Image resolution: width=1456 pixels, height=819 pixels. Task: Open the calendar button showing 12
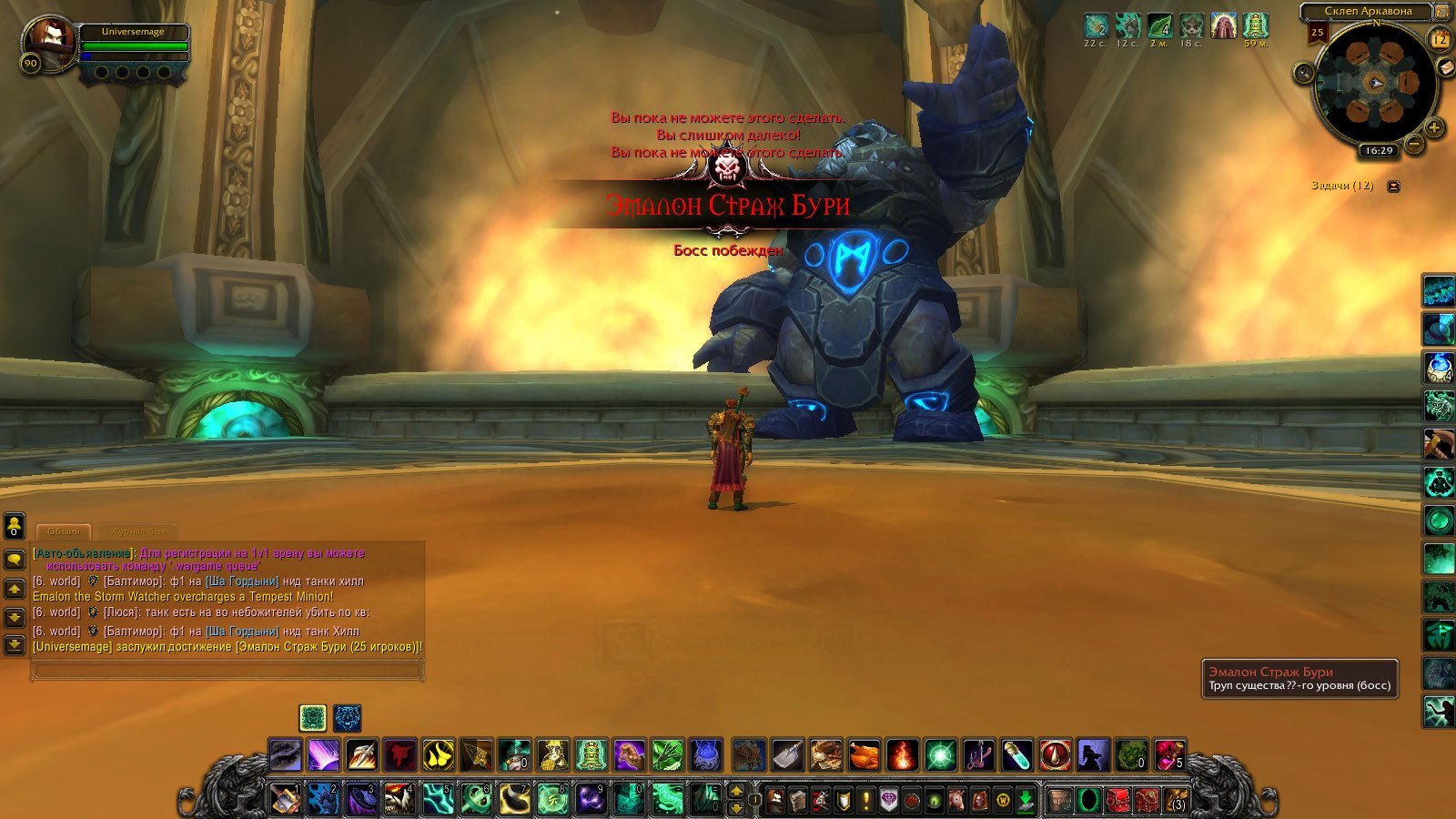point(1440,39)
